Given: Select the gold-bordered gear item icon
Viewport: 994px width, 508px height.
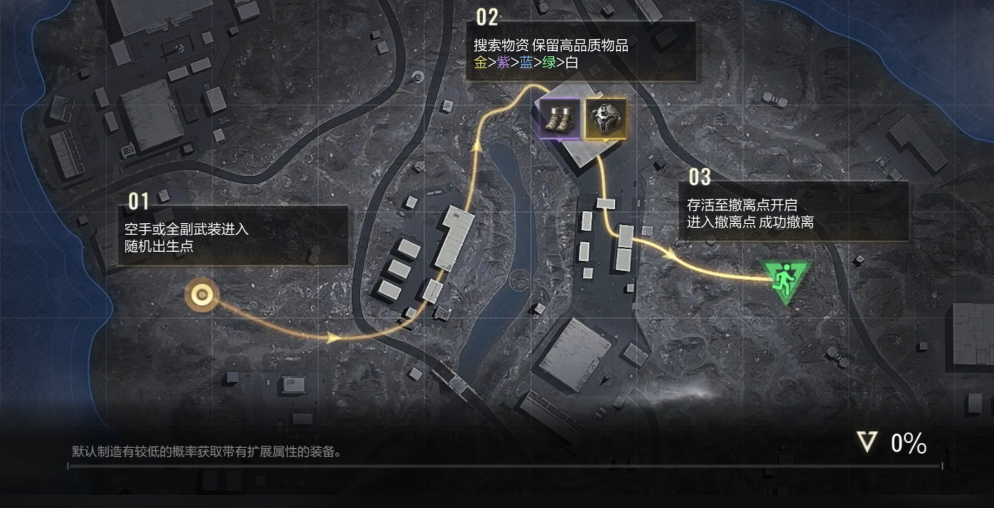Looking at the screenshot, I should click(x=605, y=119).
